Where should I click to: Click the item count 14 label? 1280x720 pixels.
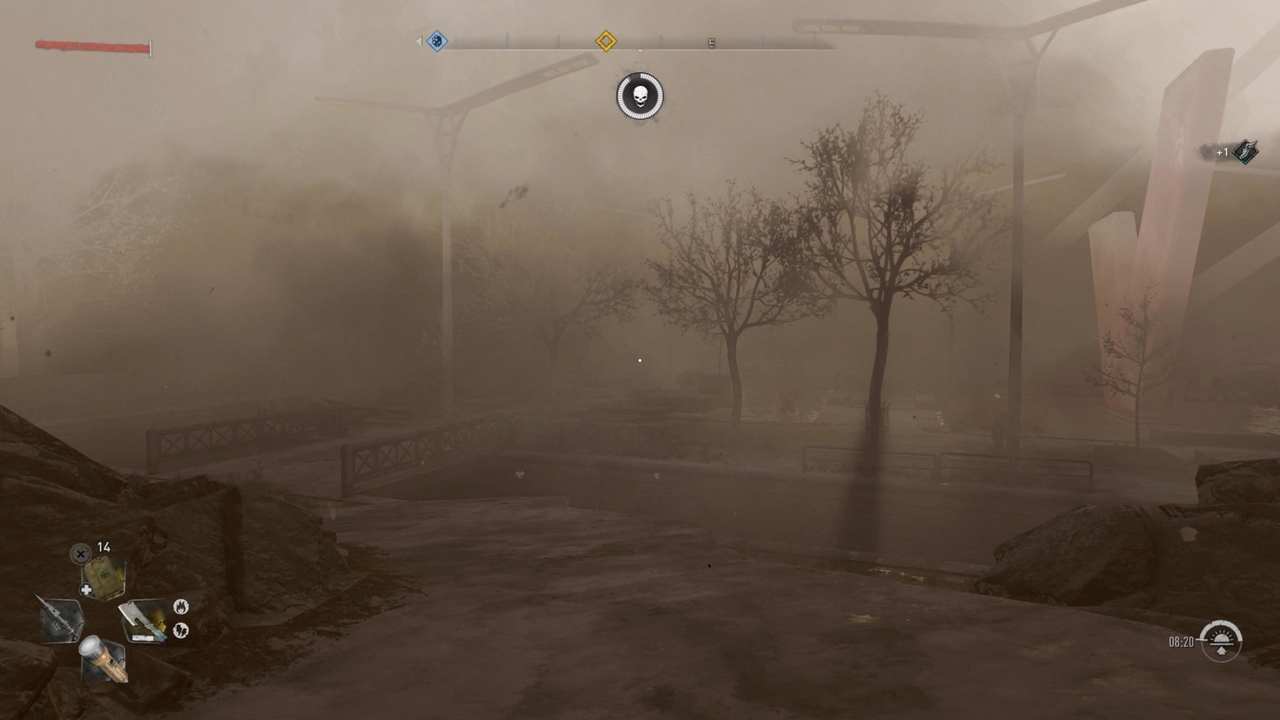104,546
